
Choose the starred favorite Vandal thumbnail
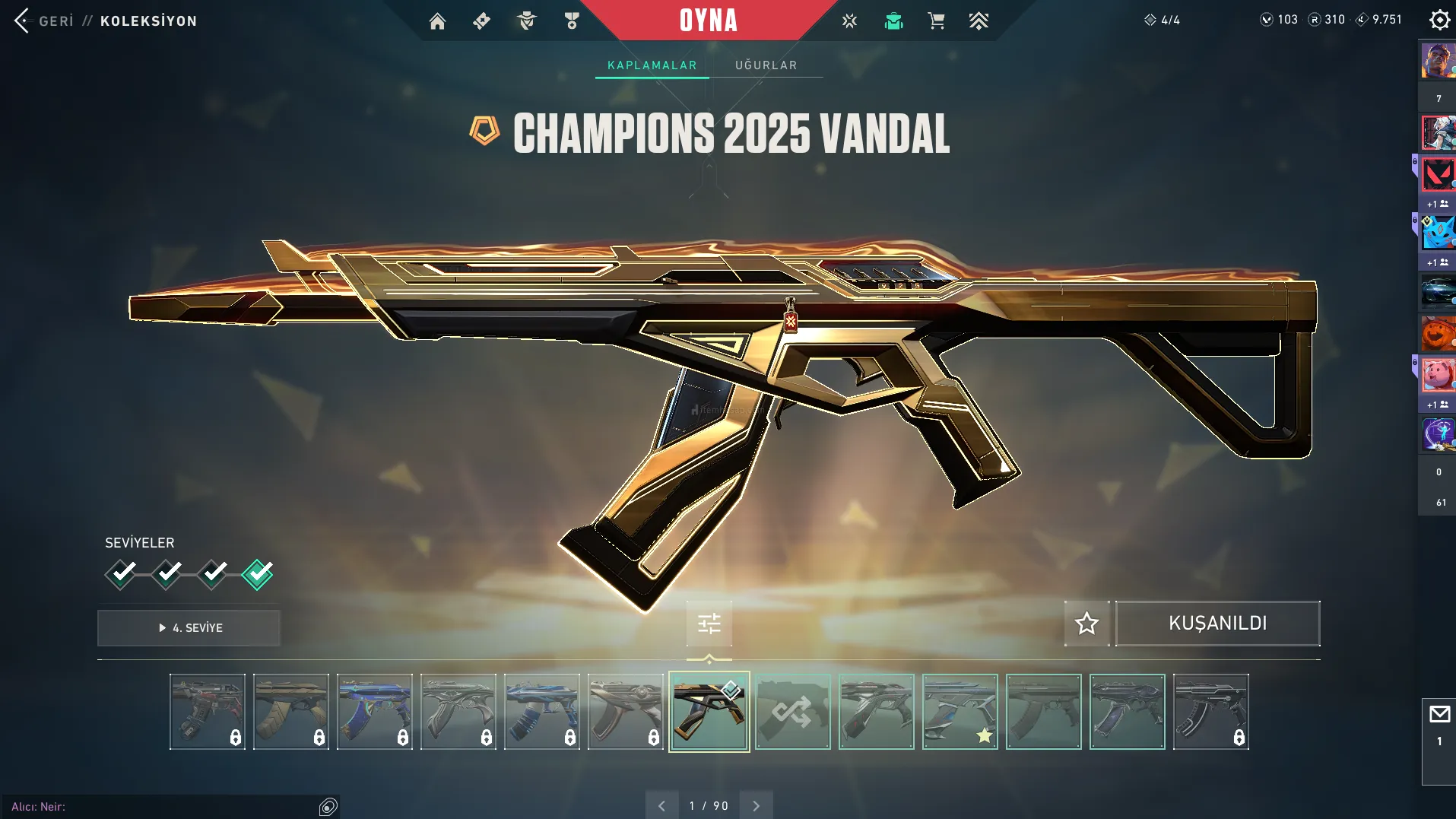click(x=960, y=712)
